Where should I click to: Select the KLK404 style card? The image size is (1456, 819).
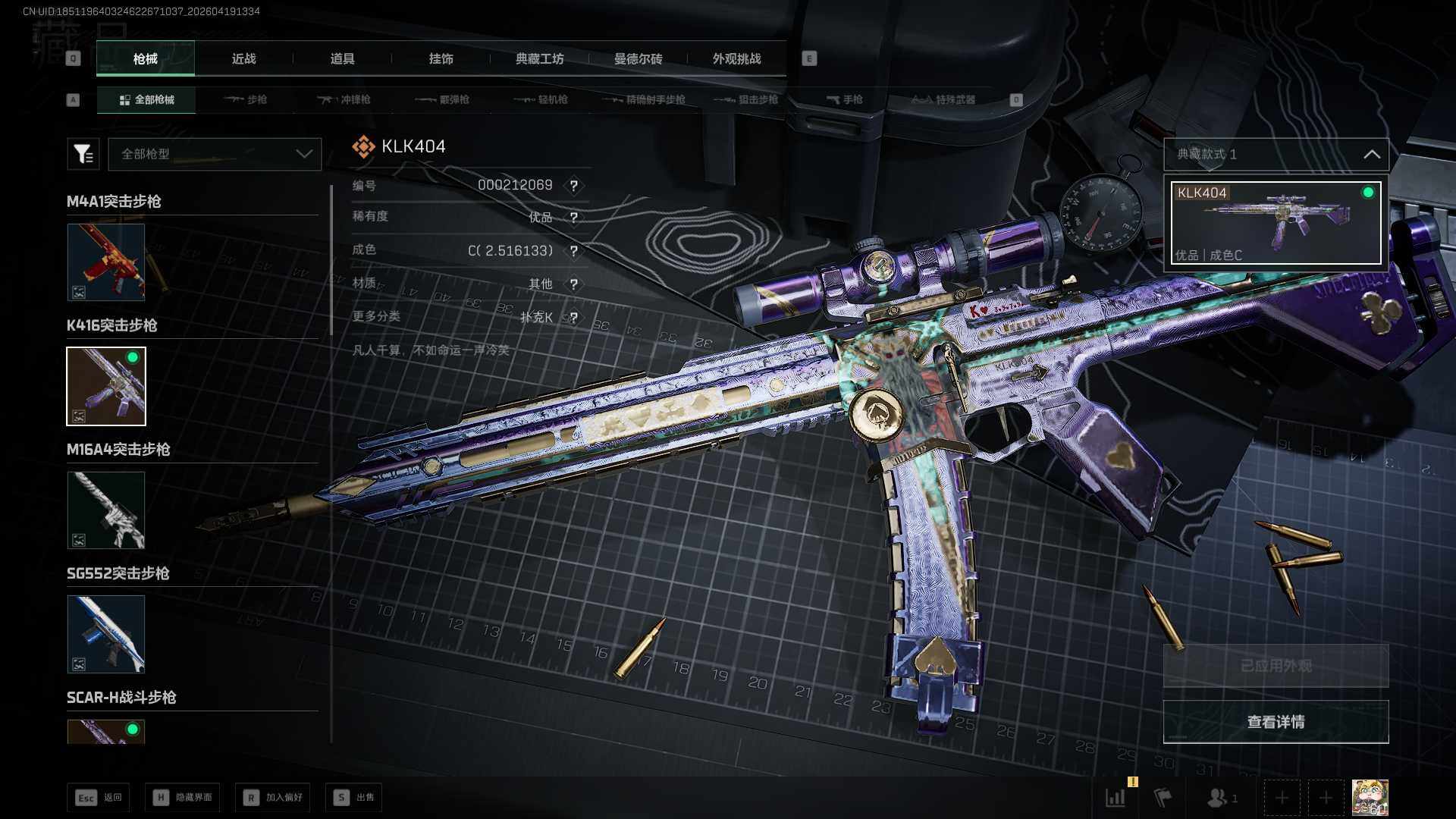click(1276, 223)
